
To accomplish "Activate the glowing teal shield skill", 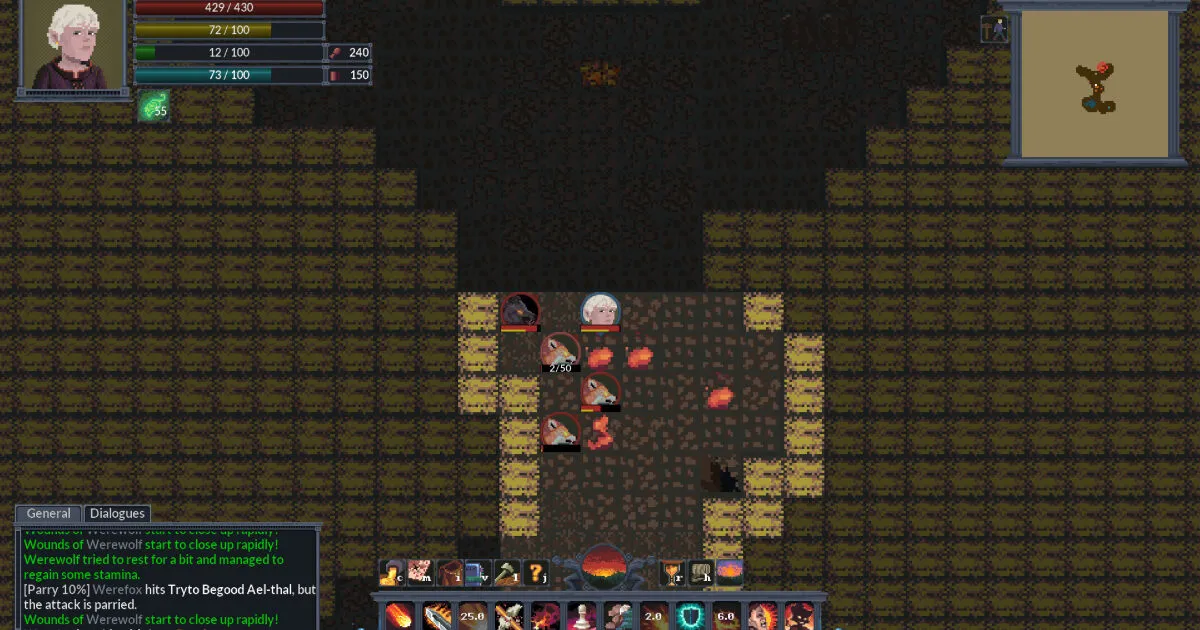I will tap(689, 615).
